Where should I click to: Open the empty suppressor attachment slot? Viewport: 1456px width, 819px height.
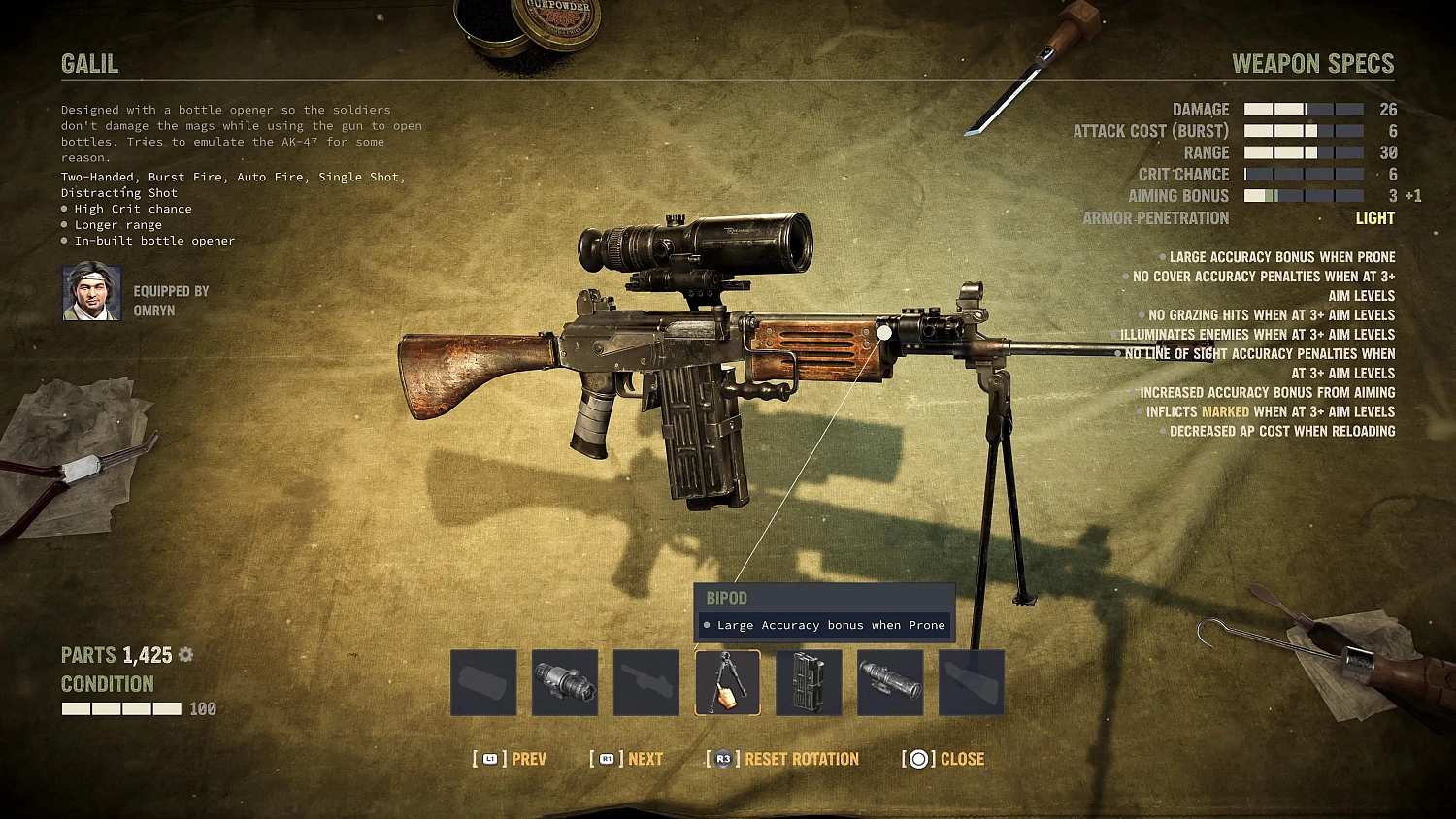coord(482,682)
